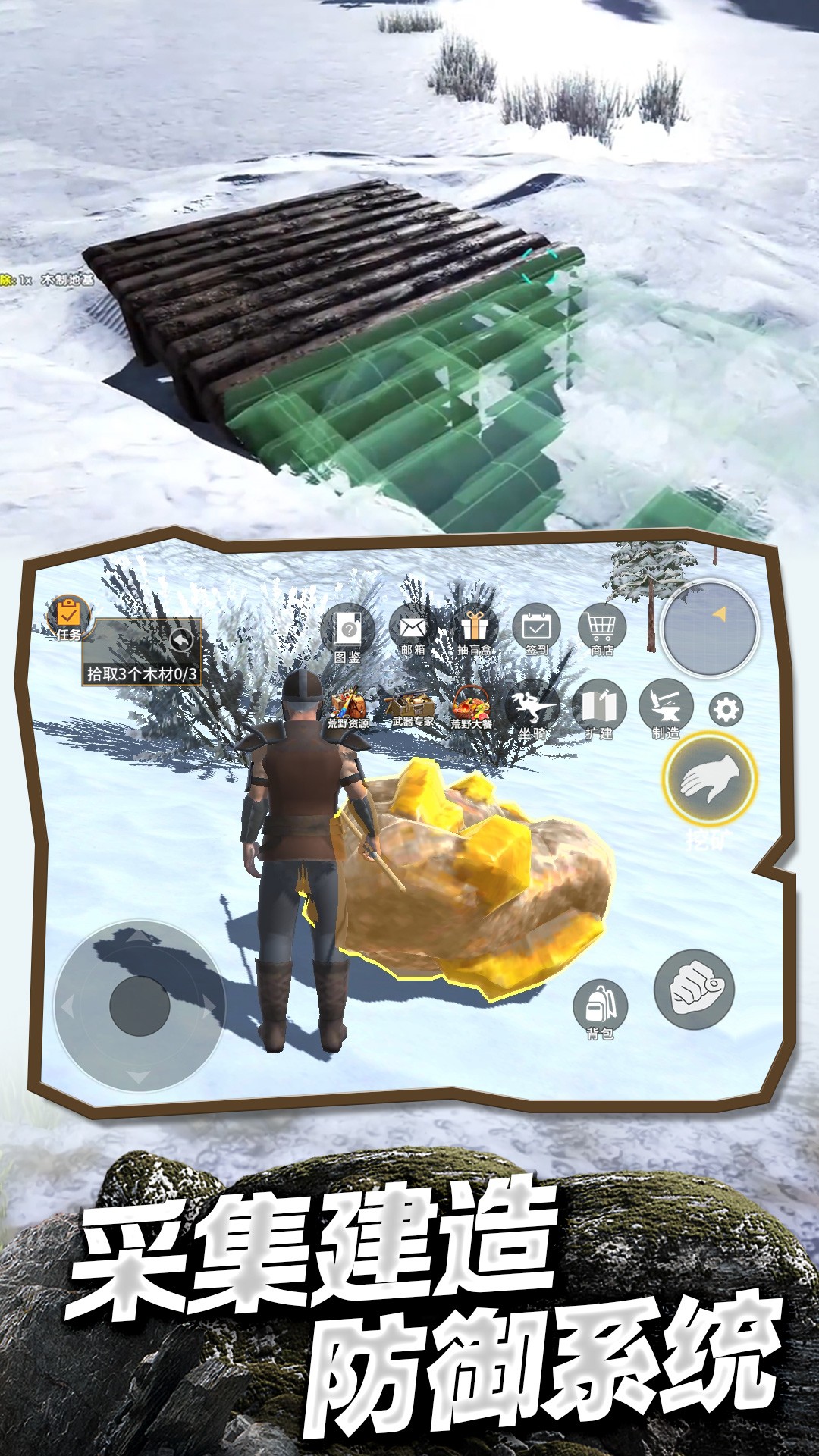
Task: Open the 签到 daily check-in
Action: click(537, 629)
